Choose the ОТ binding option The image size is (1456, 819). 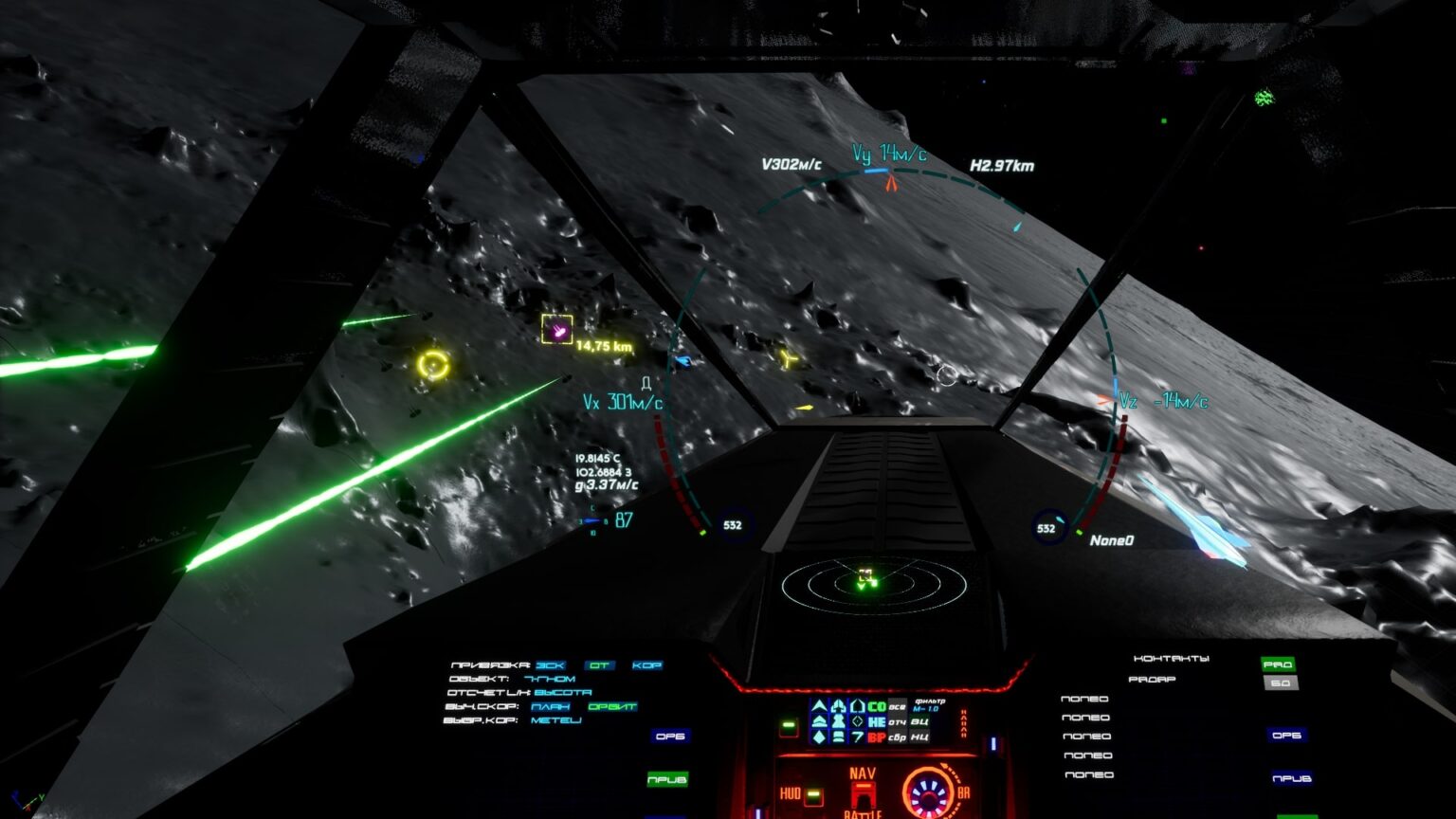599,665
